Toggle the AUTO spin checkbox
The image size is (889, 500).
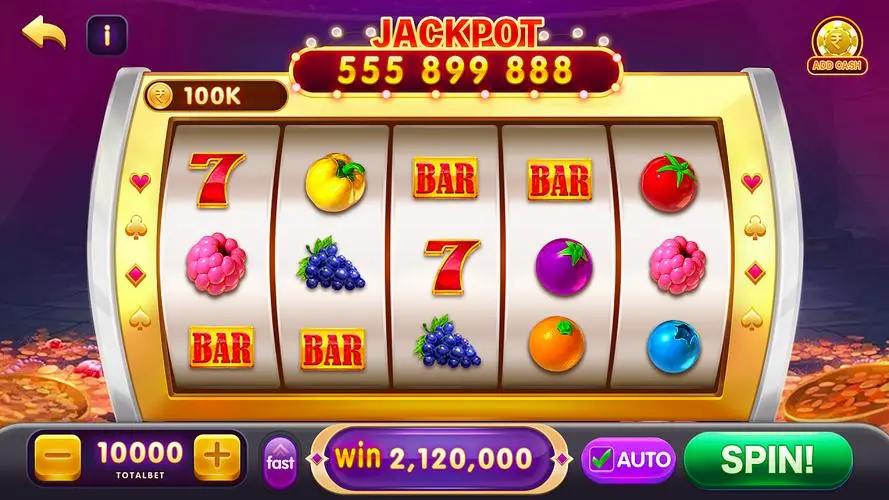602,460
